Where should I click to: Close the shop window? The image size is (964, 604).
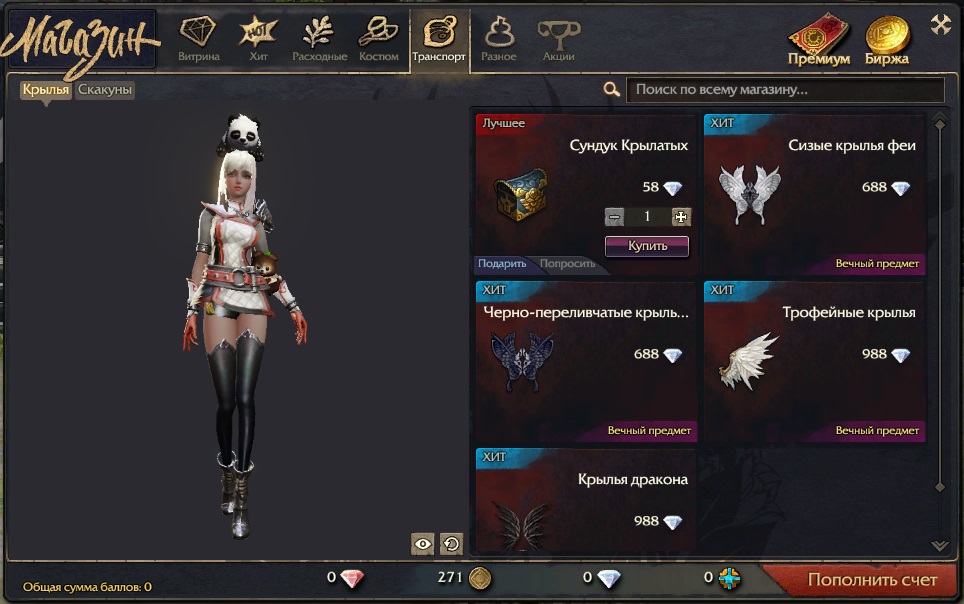coord(940,25)
